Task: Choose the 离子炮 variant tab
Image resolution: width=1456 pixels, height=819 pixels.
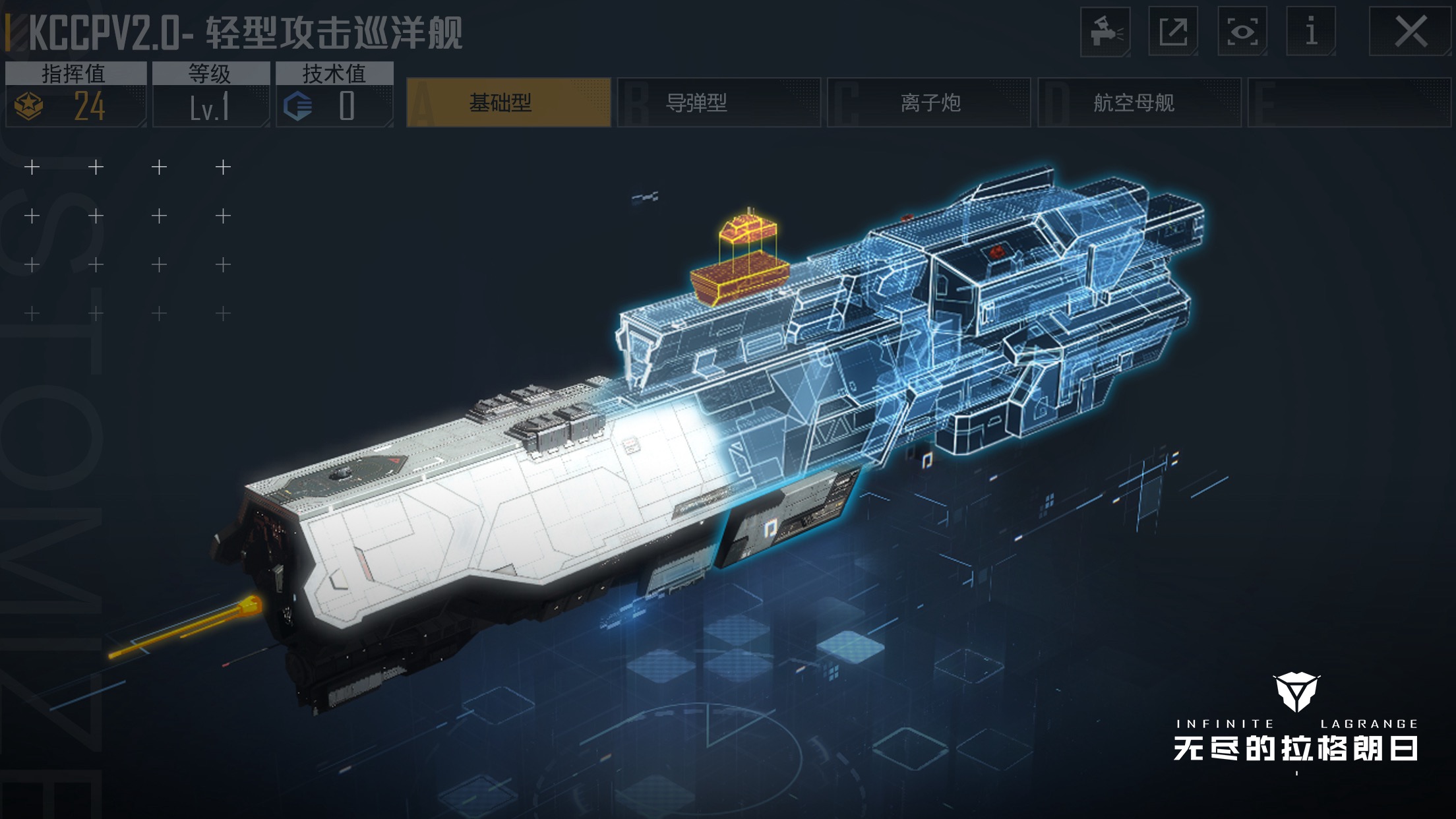Action: point(928,103)
